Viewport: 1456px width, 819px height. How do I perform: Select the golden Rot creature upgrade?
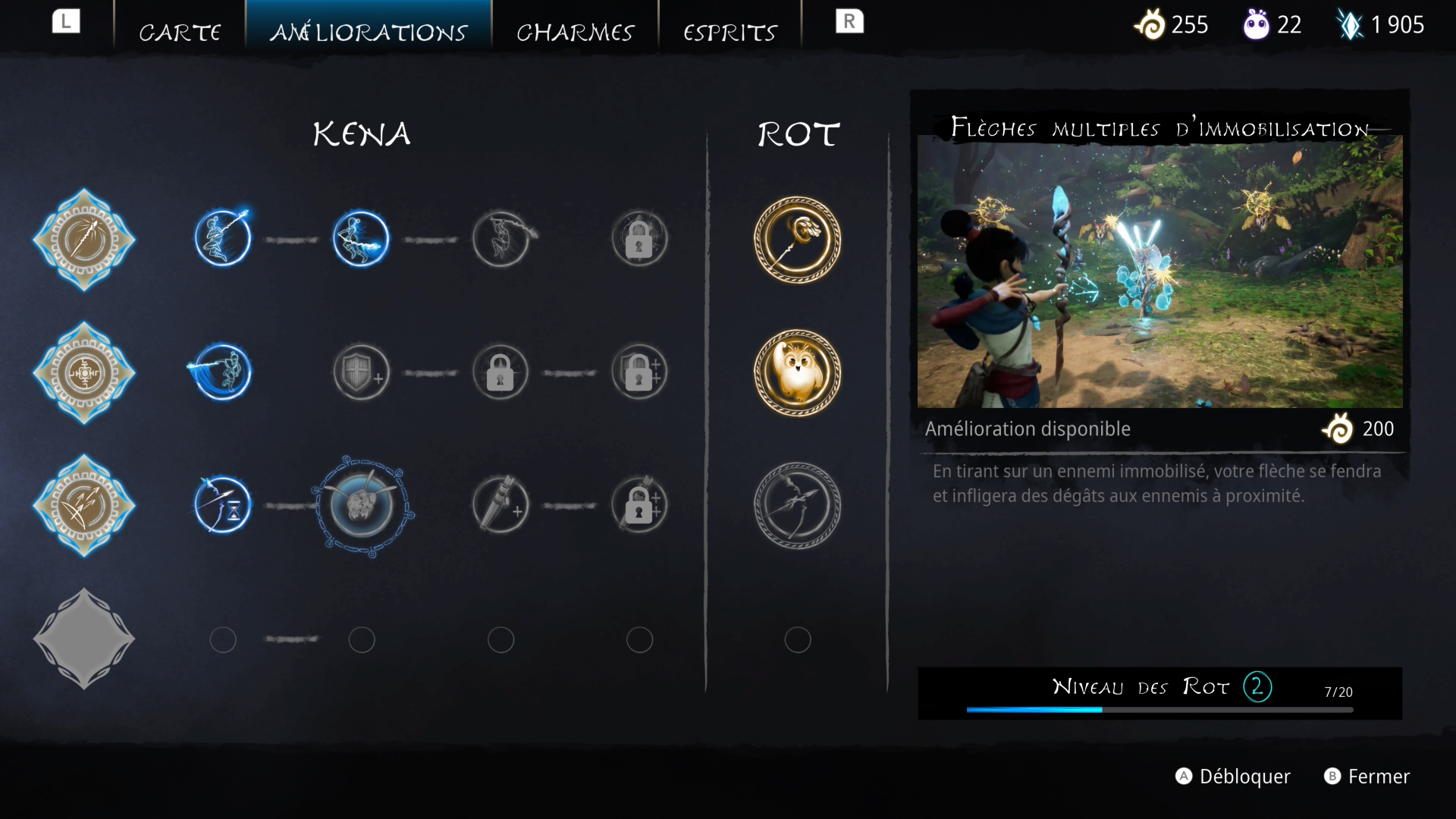click(797, 373)
